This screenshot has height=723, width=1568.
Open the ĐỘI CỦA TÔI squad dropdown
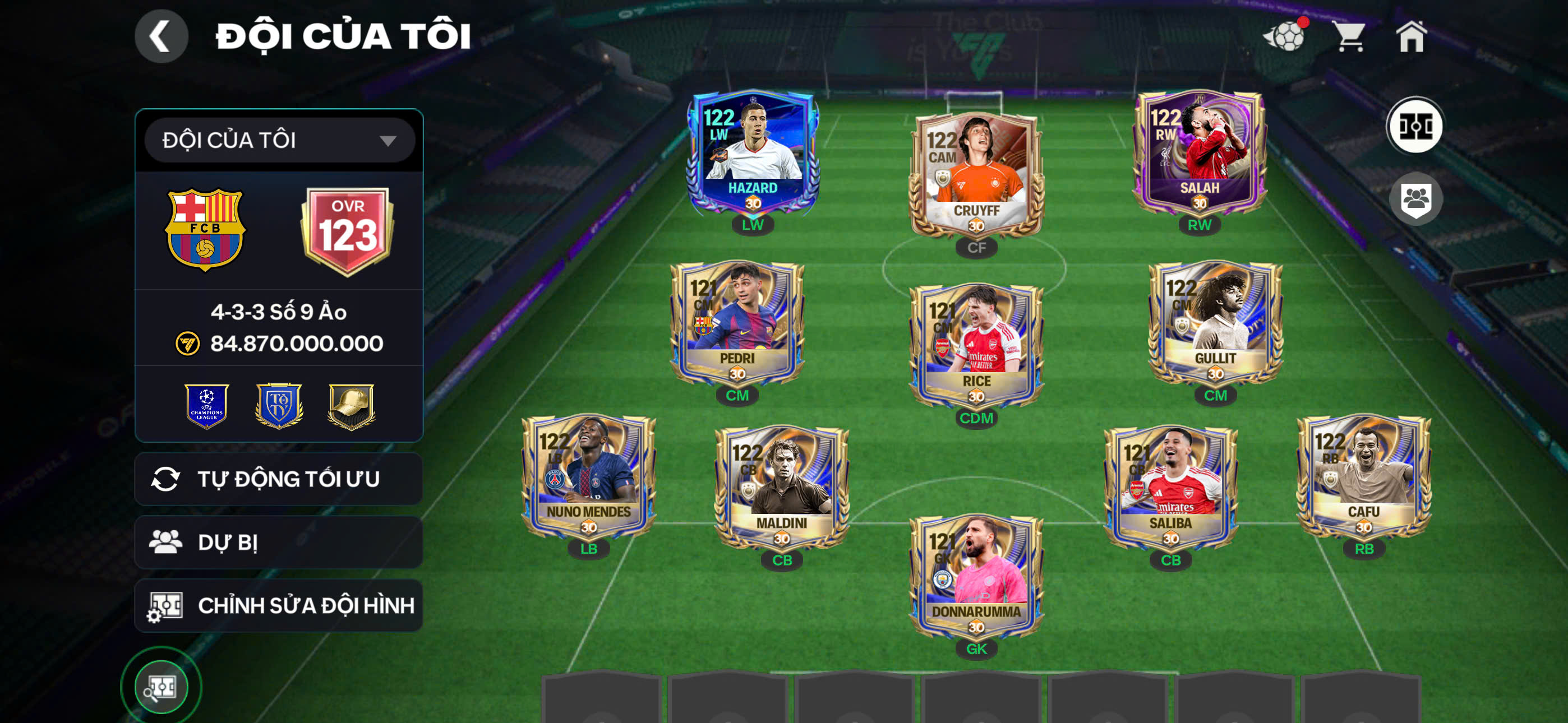[x=279, y=141]
